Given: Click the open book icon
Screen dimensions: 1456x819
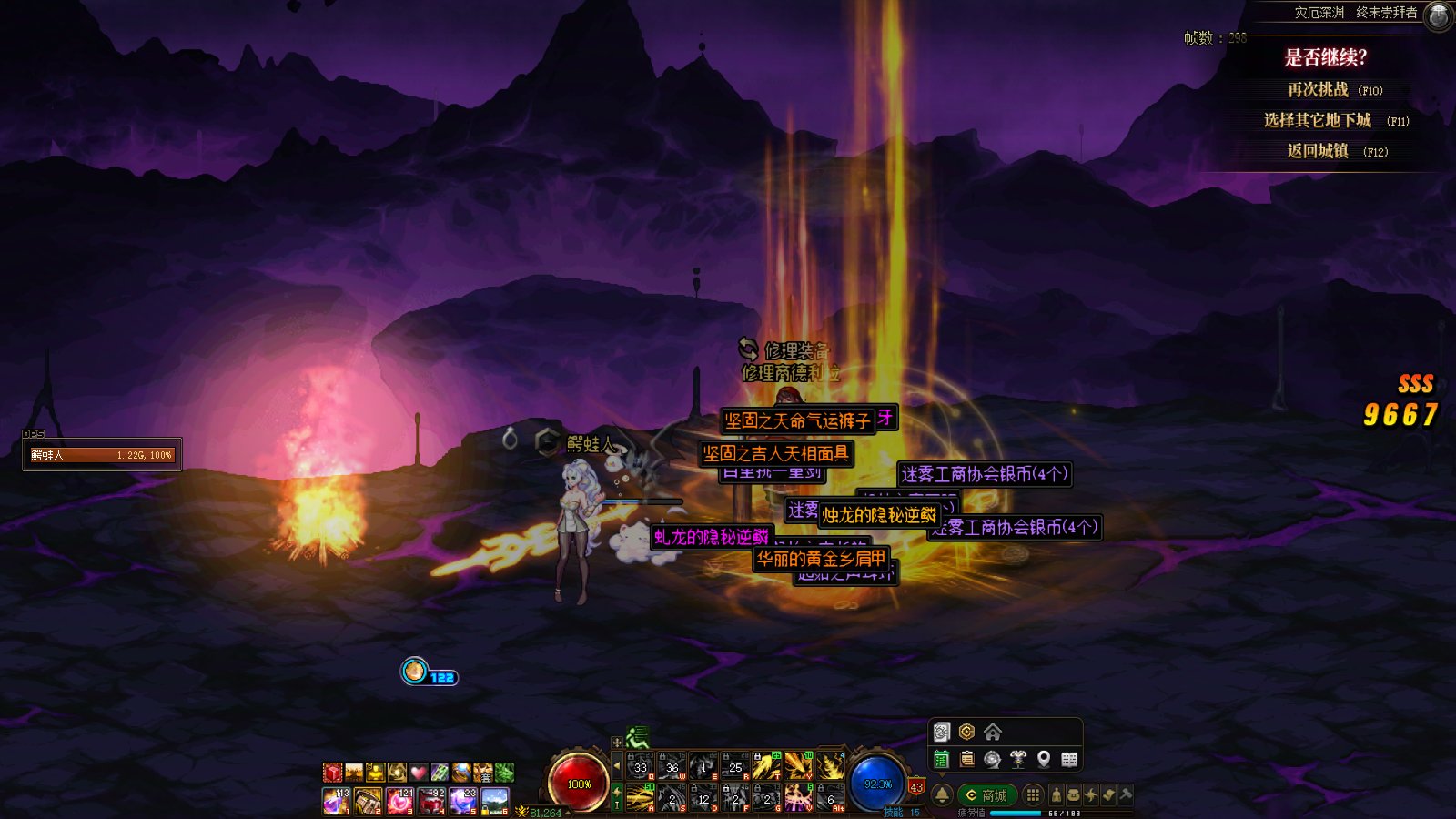Looking at the screenshot, I should tap(1069, 760).
